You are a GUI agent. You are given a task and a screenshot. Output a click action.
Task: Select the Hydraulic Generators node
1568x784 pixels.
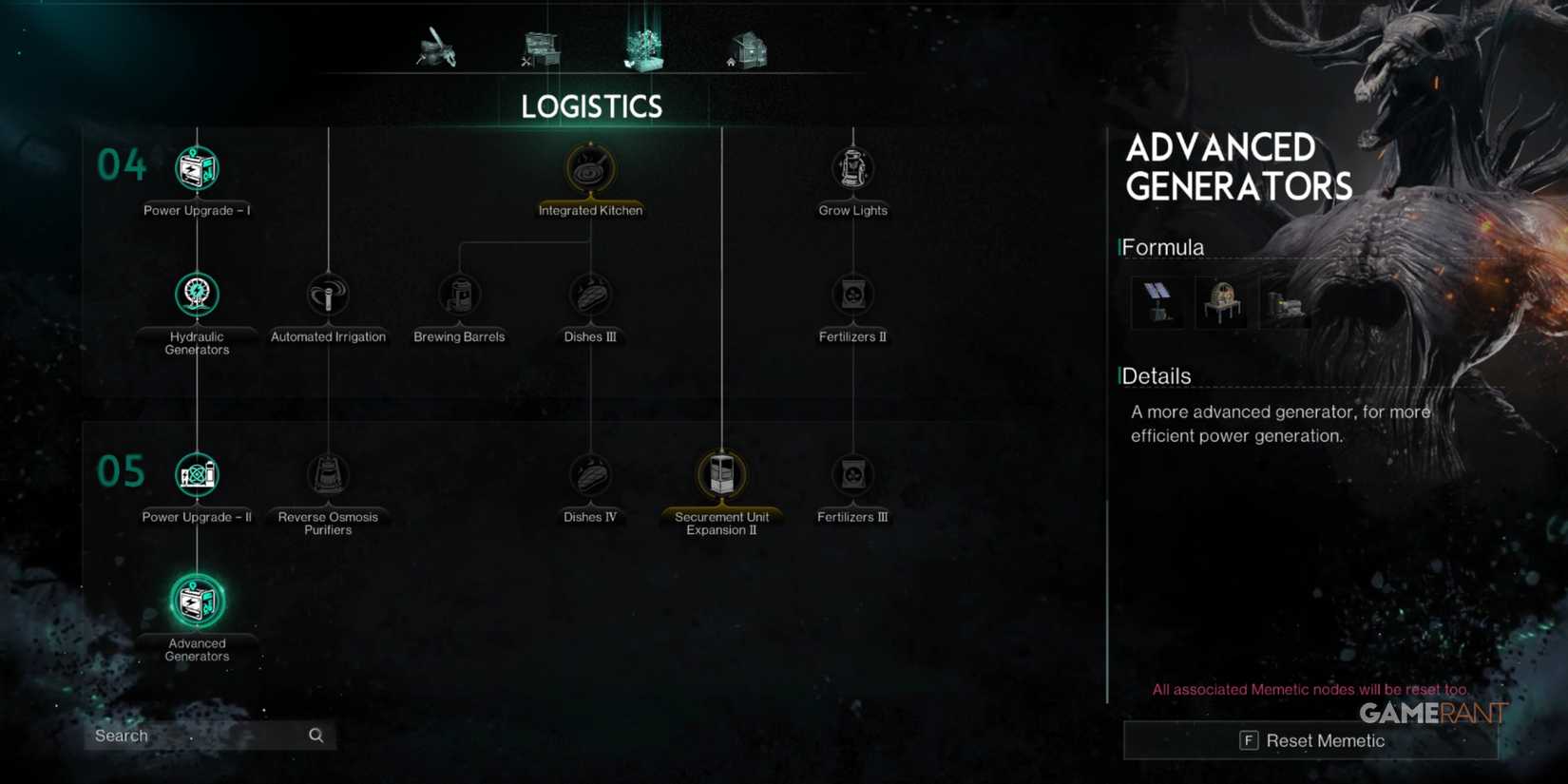[196, 296]
